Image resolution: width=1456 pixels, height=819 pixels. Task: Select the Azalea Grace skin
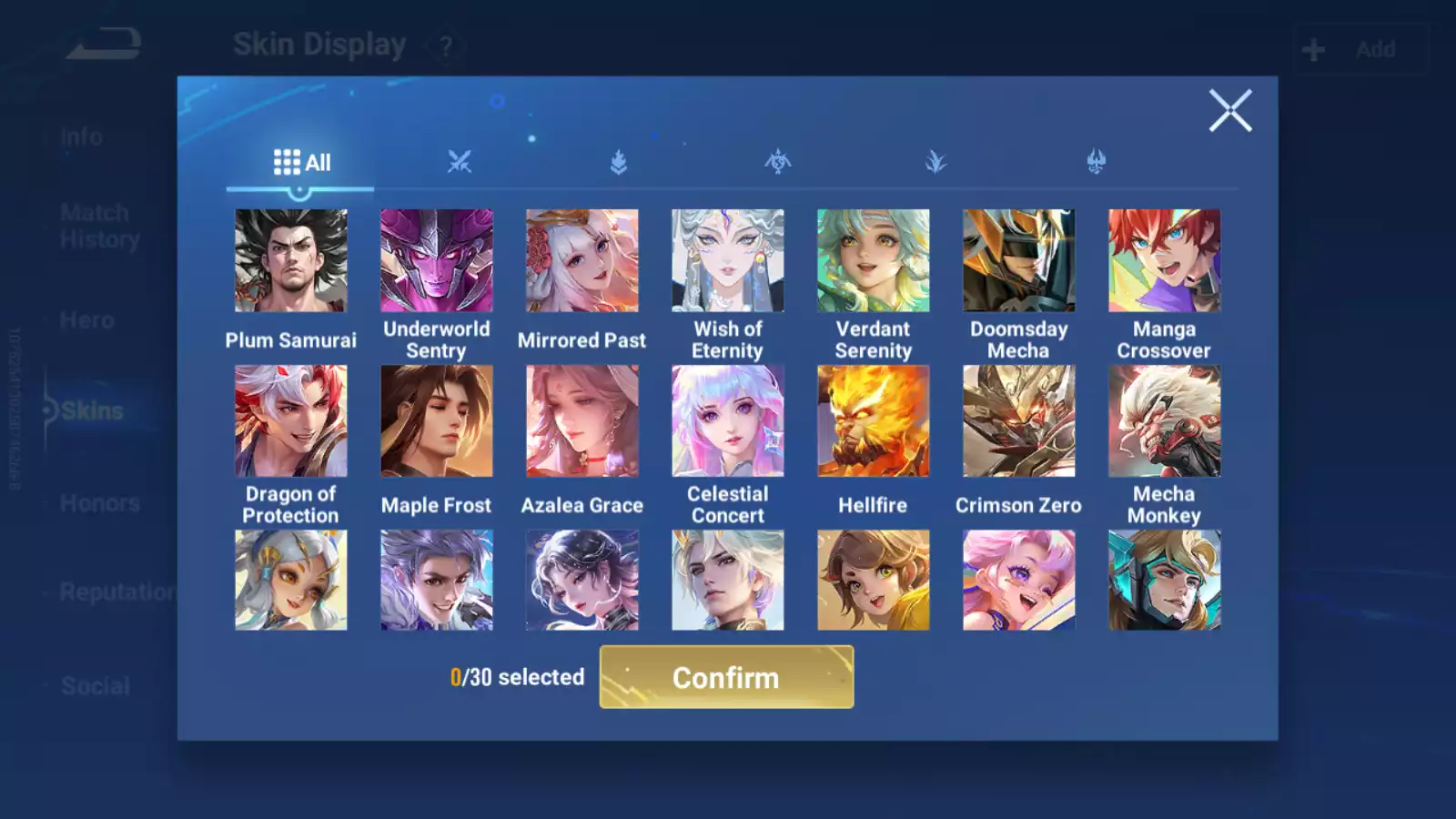point(582,421)
